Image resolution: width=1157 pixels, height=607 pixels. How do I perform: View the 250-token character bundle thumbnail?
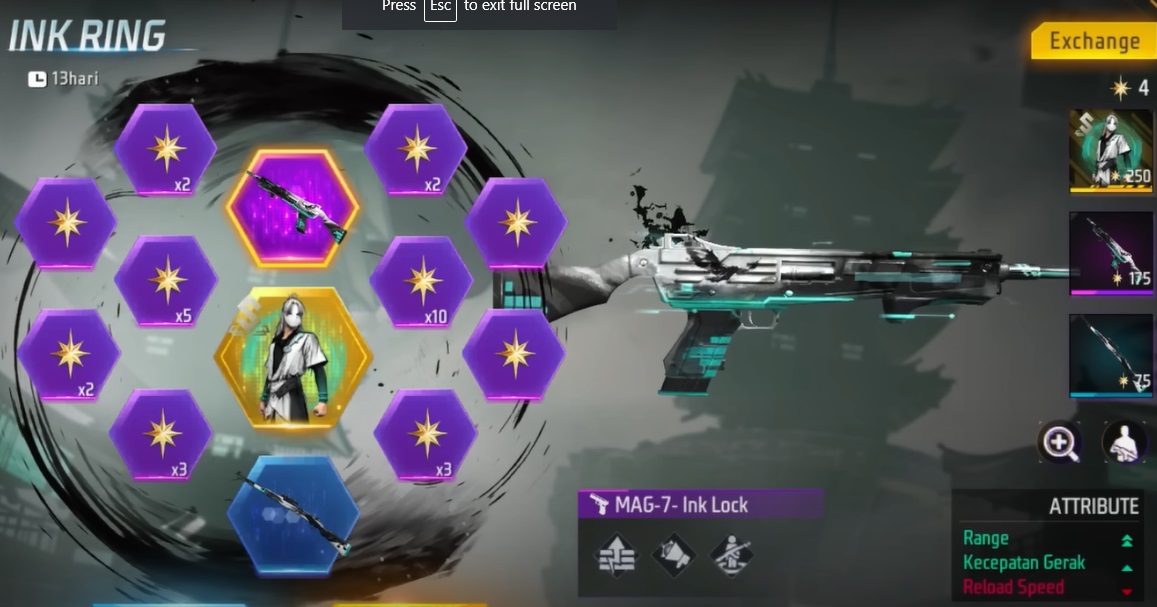pos(1110,150)
